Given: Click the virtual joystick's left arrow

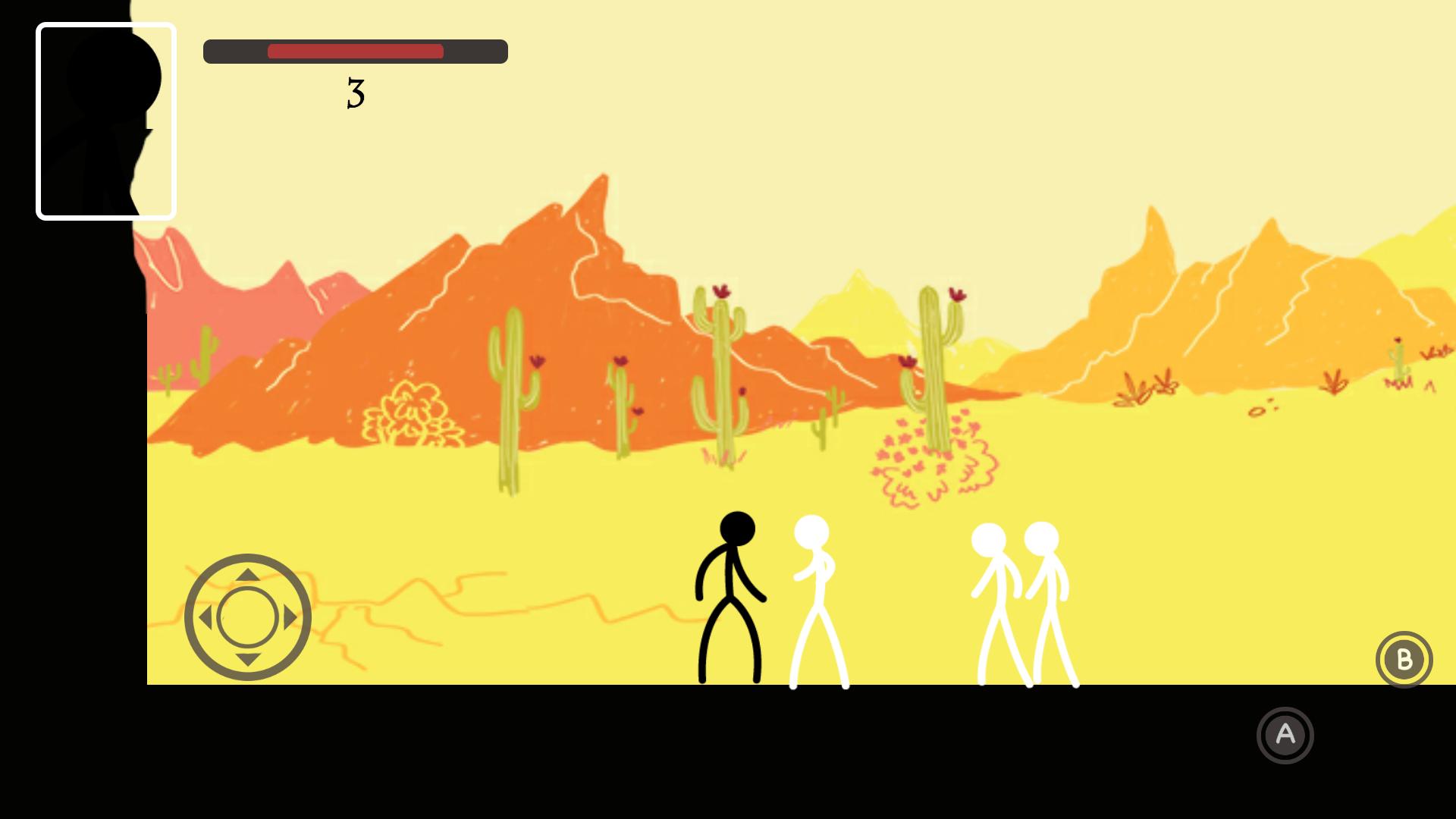Looking at the screenshot, I should [x=206, y=618].
